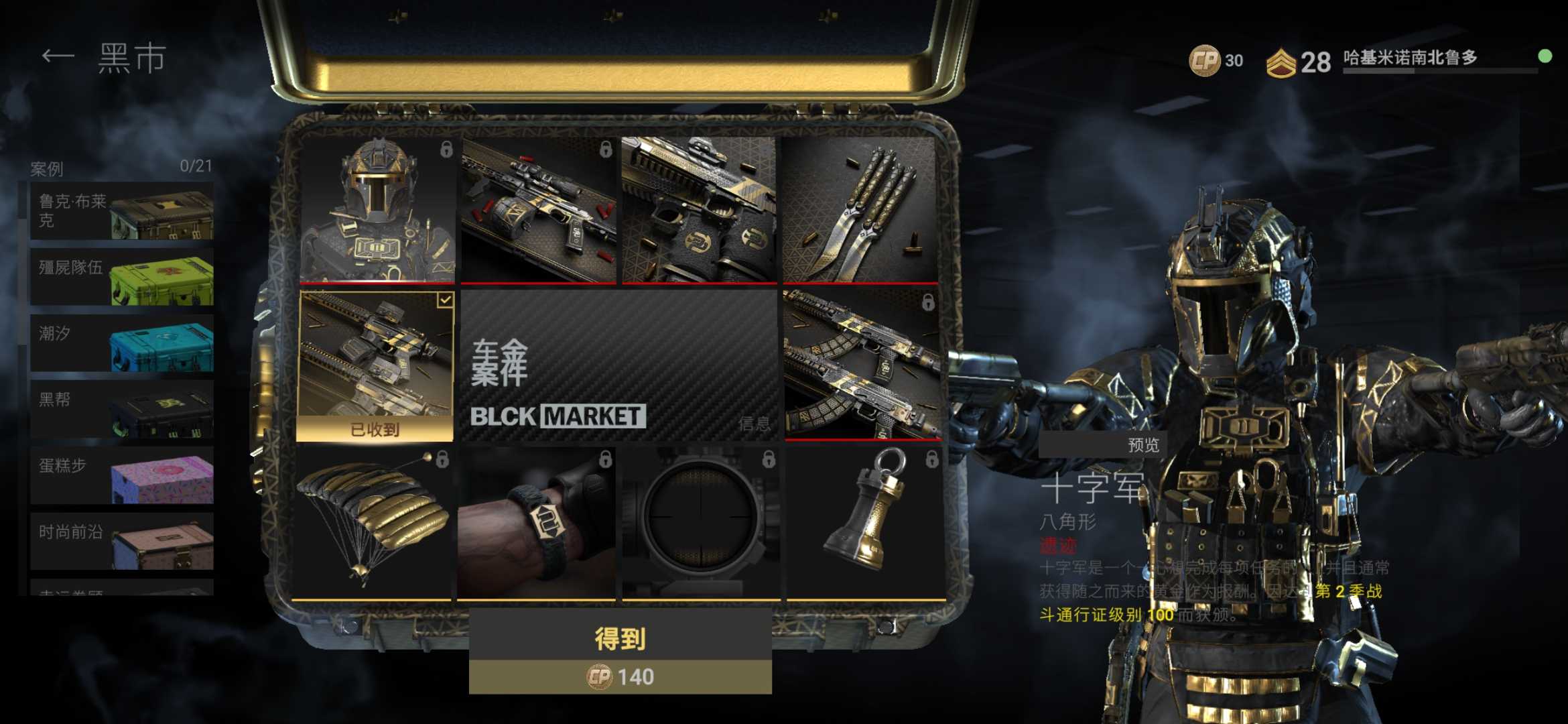Select the 鲁克·布莱克 case
Image resolution: width=1568 pixels, height=724 pixels.
click(x=122, y=210)
